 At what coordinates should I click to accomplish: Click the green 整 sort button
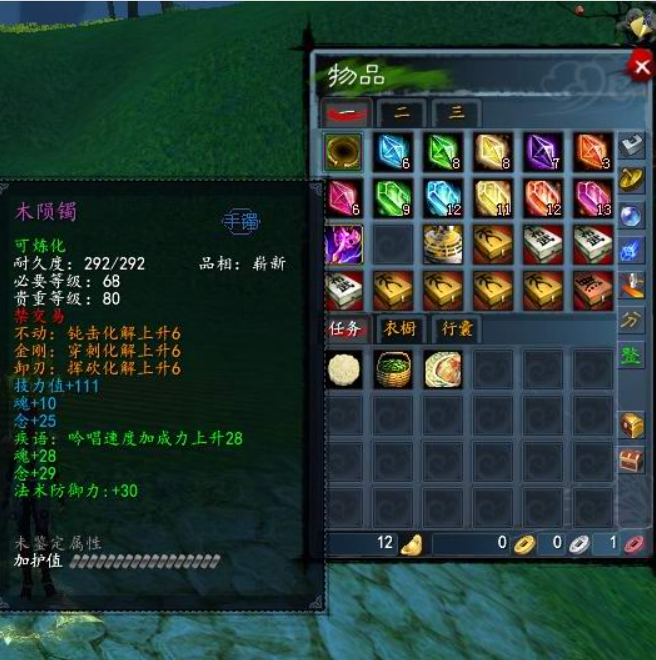coord(631,355)
